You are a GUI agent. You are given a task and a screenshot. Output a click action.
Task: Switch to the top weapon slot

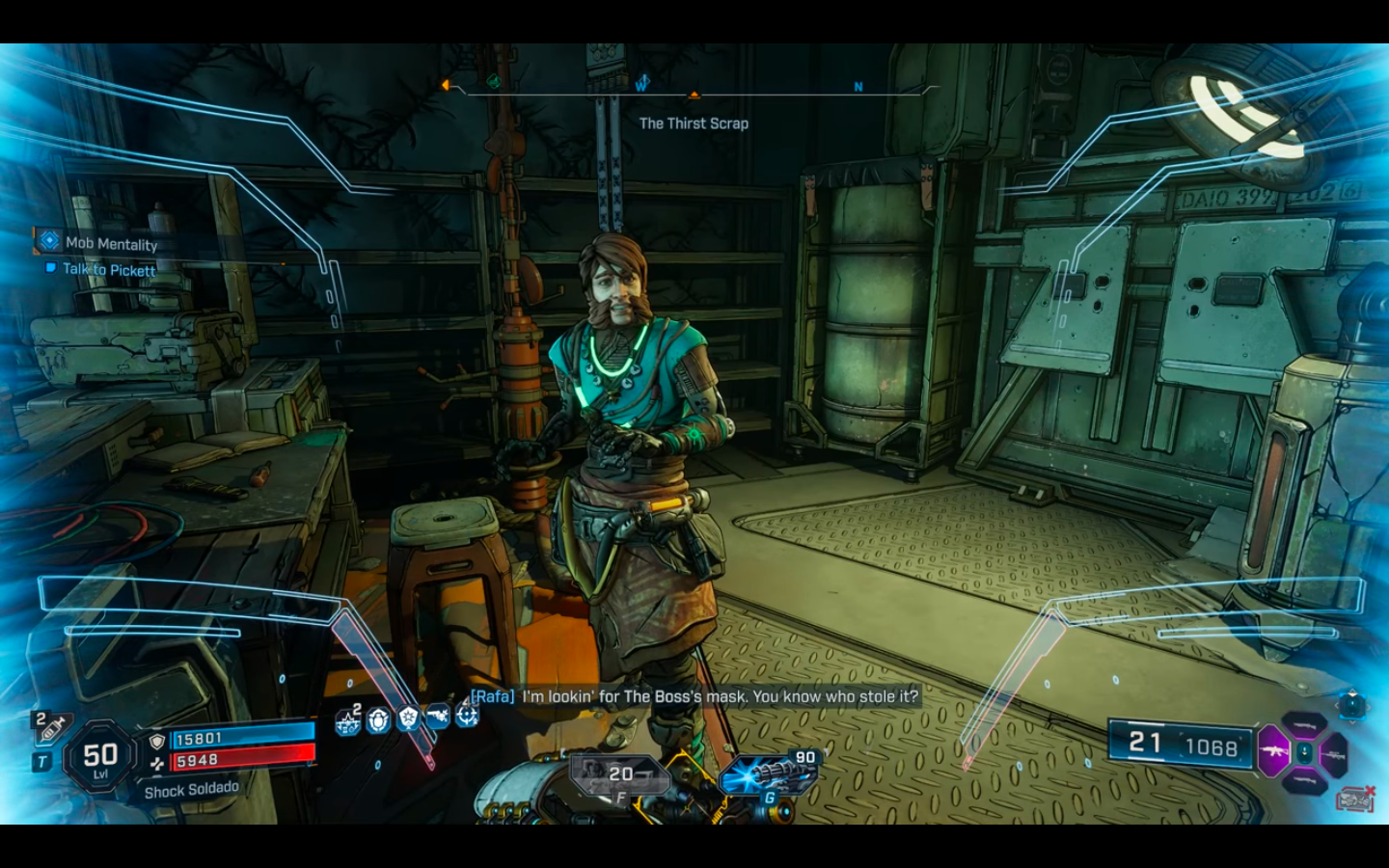click(x=1304, y=724)
